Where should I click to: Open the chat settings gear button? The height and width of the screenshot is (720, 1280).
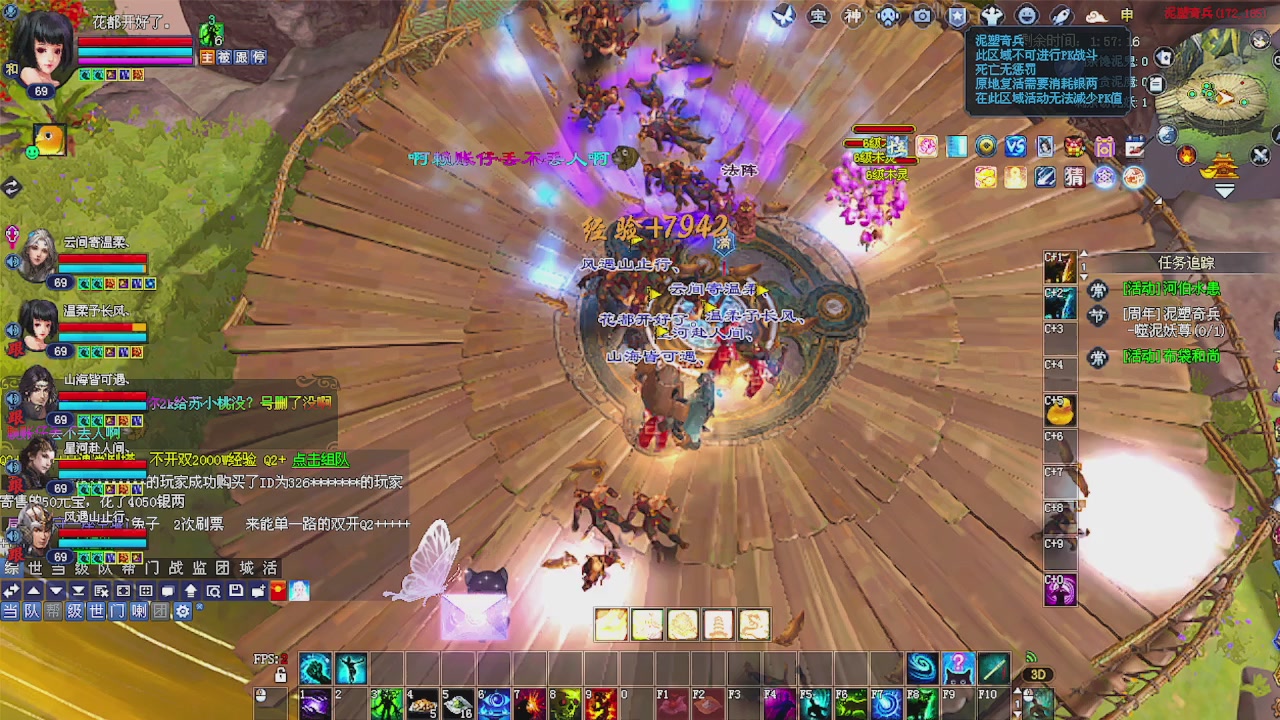[182, 611]
